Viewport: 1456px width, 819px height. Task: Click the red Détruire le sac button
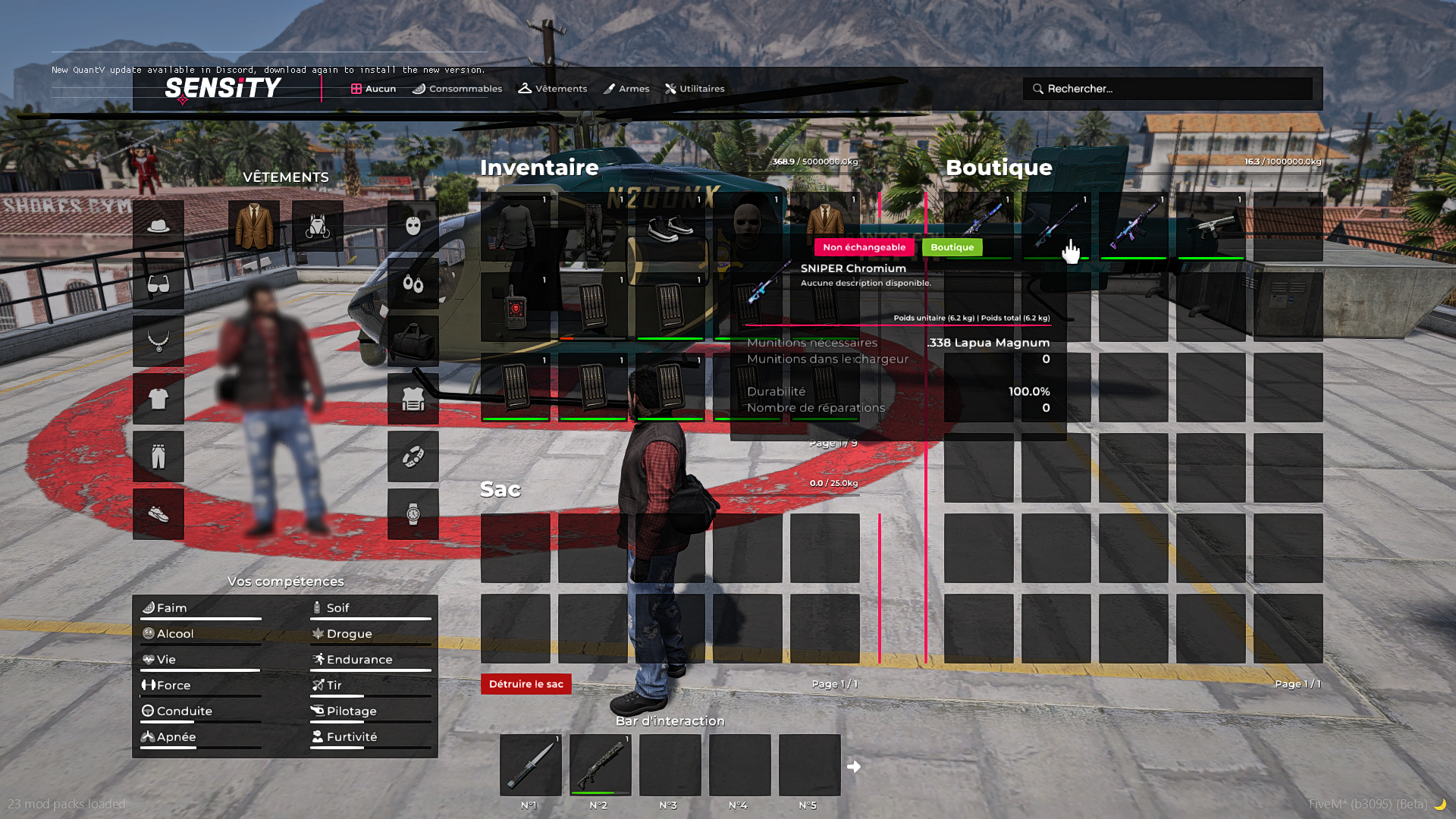tap(526, 684)
